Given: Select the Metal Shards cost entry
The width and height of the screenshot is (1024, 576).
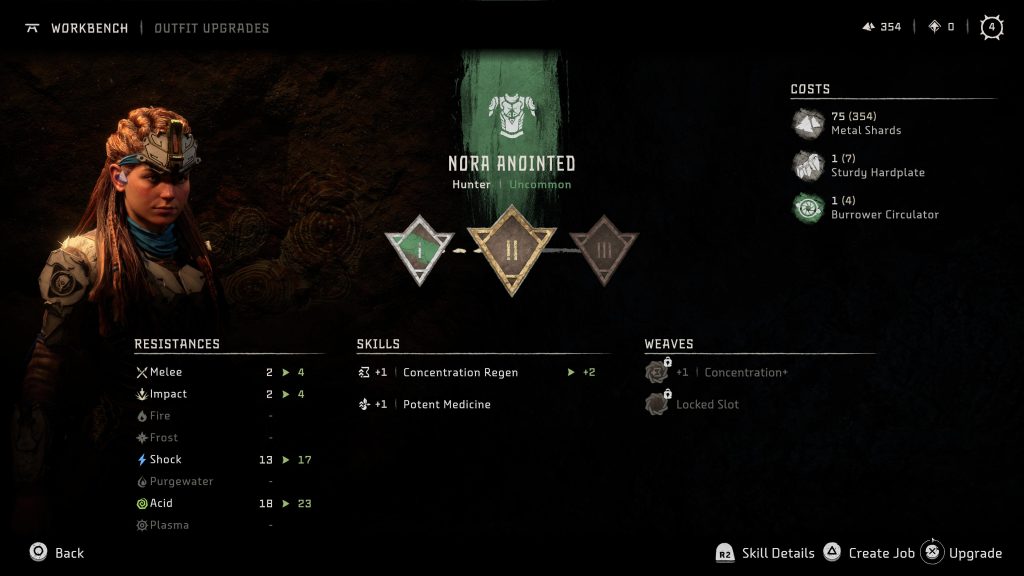Looking at the screenshot, I should pyautogui.click(x=865, y=123).
